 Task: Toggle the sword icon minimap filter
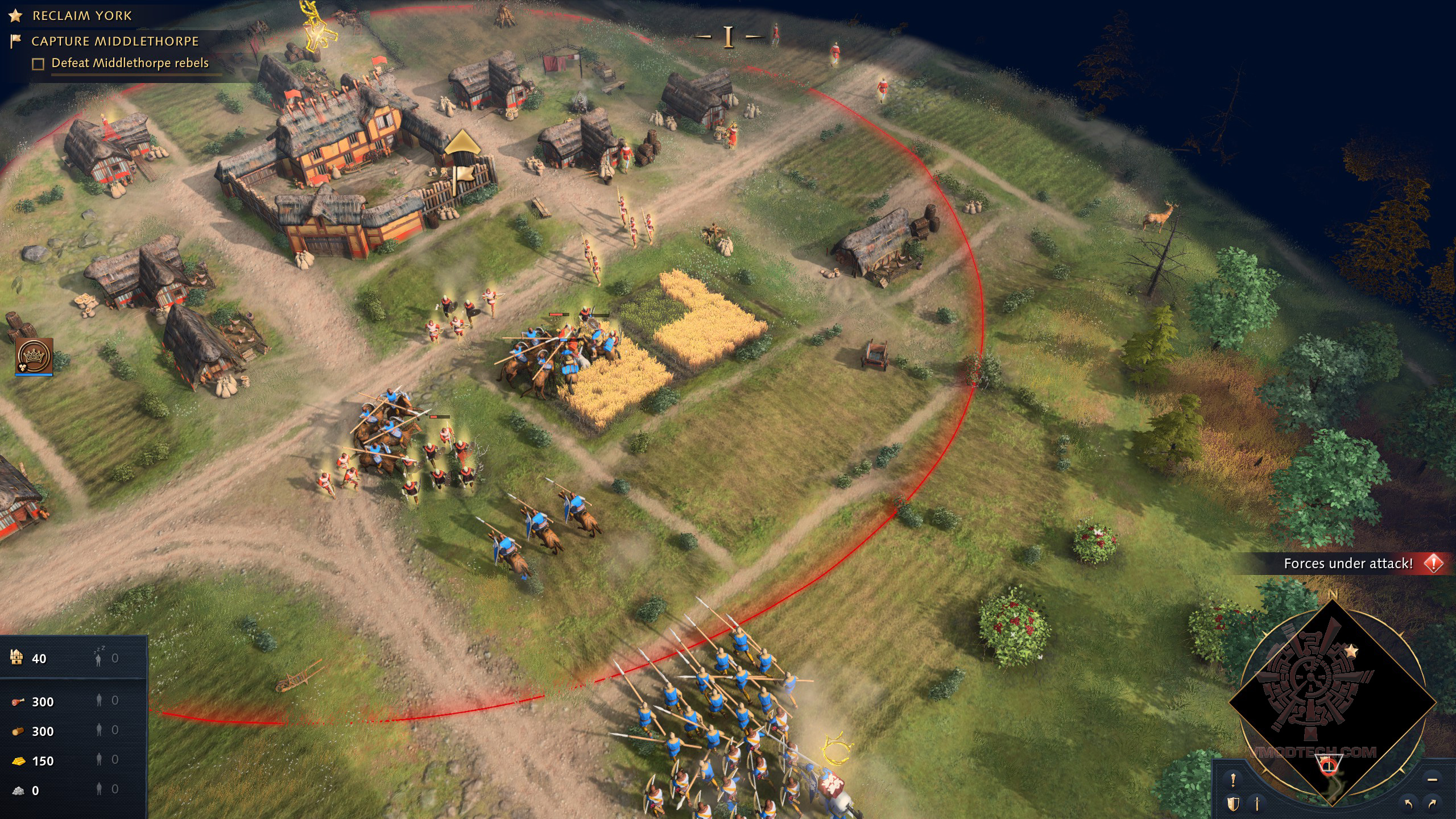pyautogui.click(x=1258, y=804)
